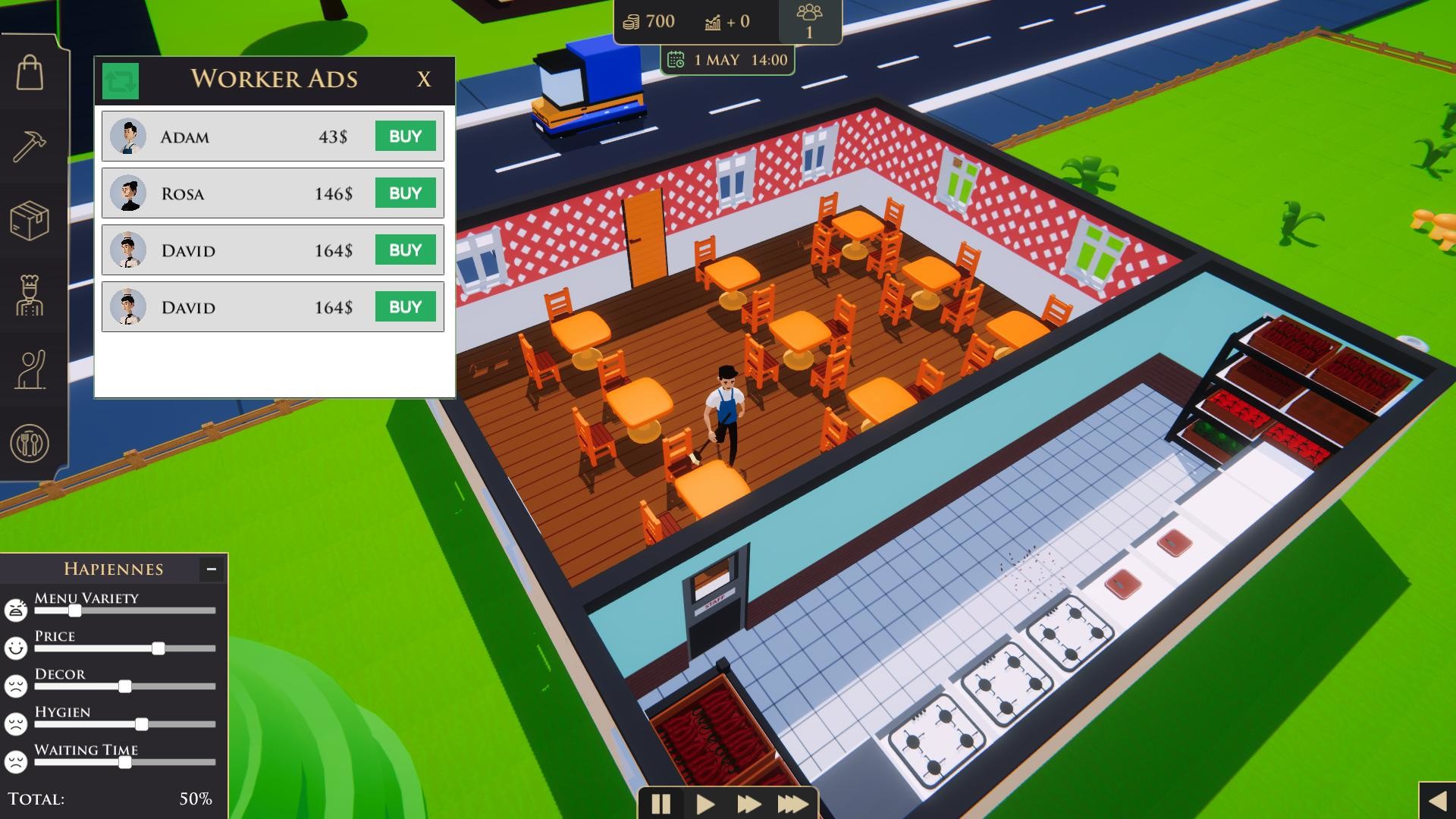Pause the game simulation
The image size is (1456, 819).
point(661,804)
